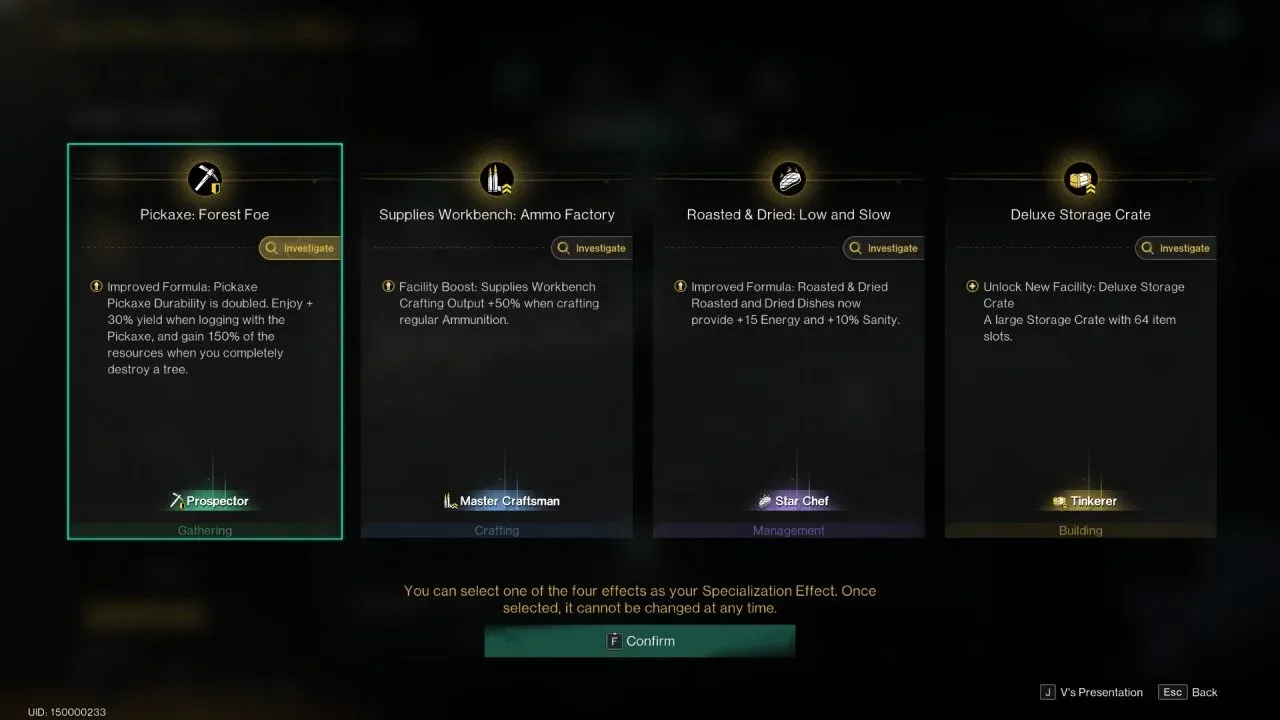Click the magnifier icon on Forest Foe's investigate button

(270, 247)
